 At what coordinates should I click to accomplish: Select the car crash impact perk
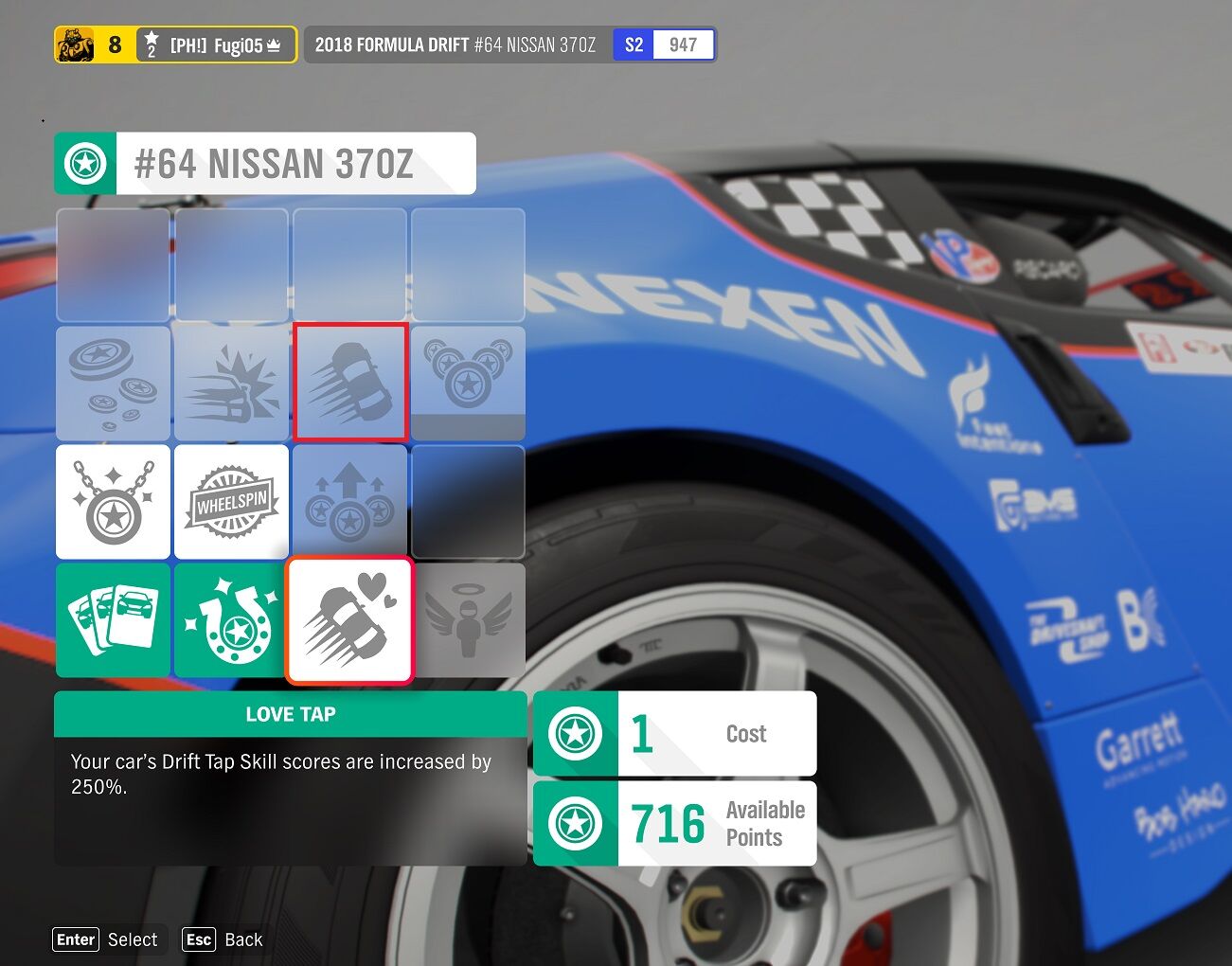(231, 384)
